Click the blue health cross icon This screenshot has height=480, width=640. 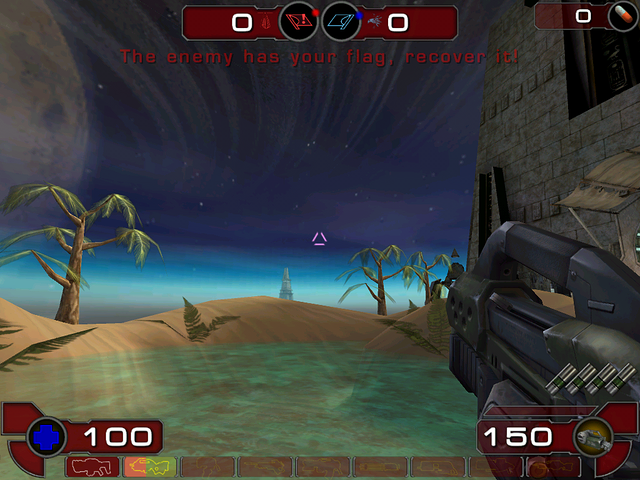[47, 436]
